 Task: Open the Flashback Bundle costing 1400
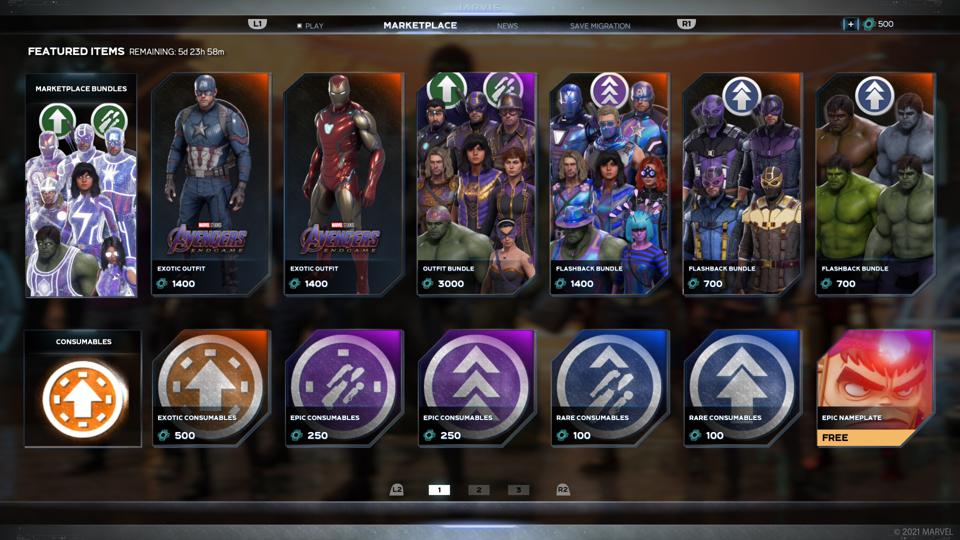(609, 186)
